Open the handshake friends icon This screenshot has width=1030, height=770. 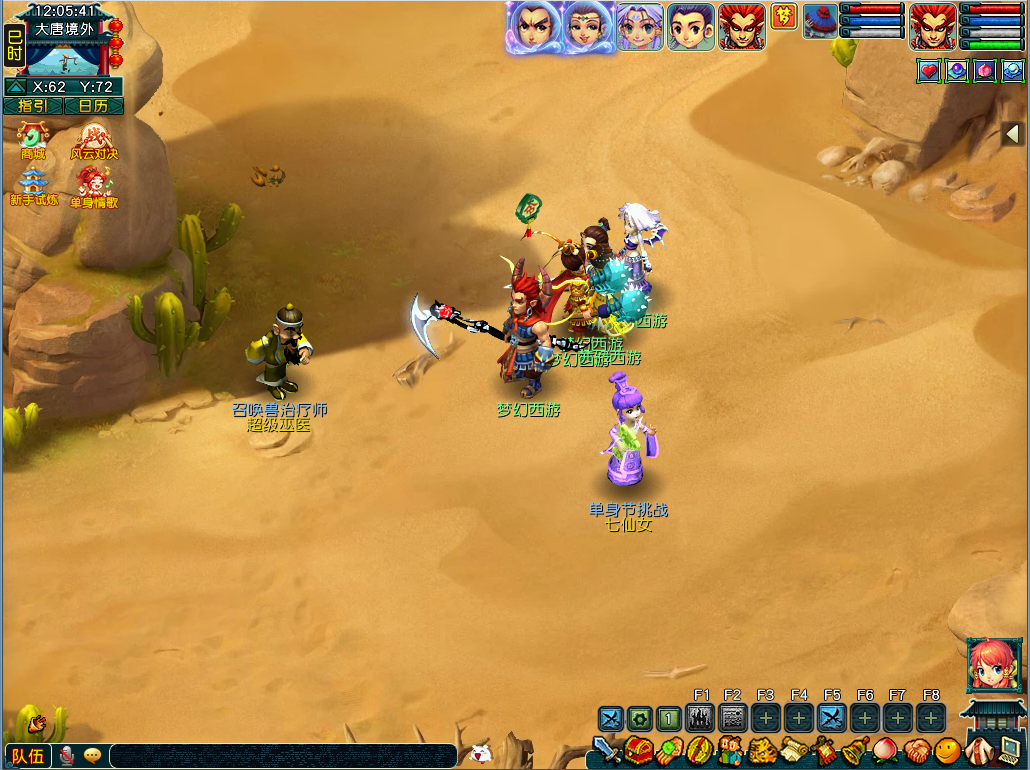tap(917, 750)
